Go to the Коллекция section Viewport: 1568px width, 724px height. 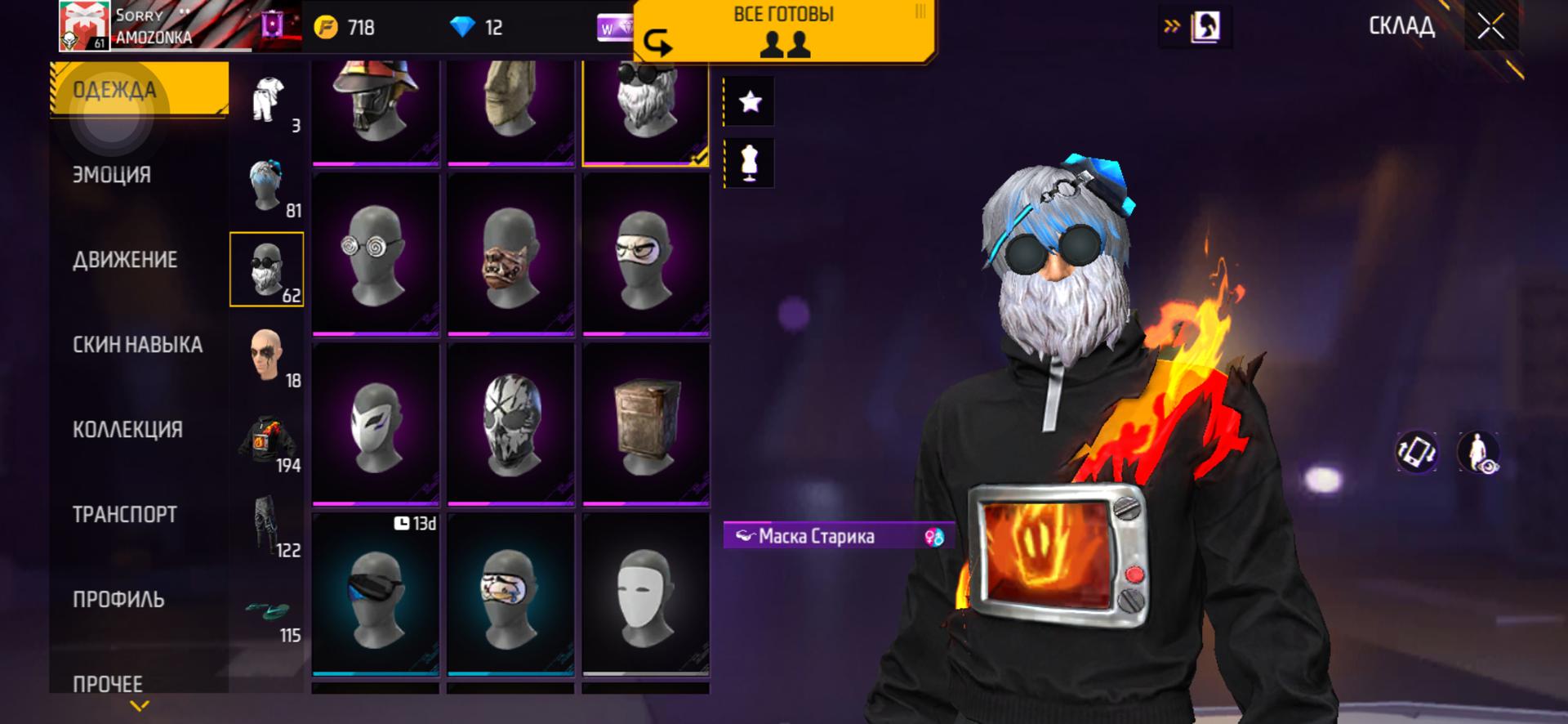pyautogui.click(x=127, y=430)
